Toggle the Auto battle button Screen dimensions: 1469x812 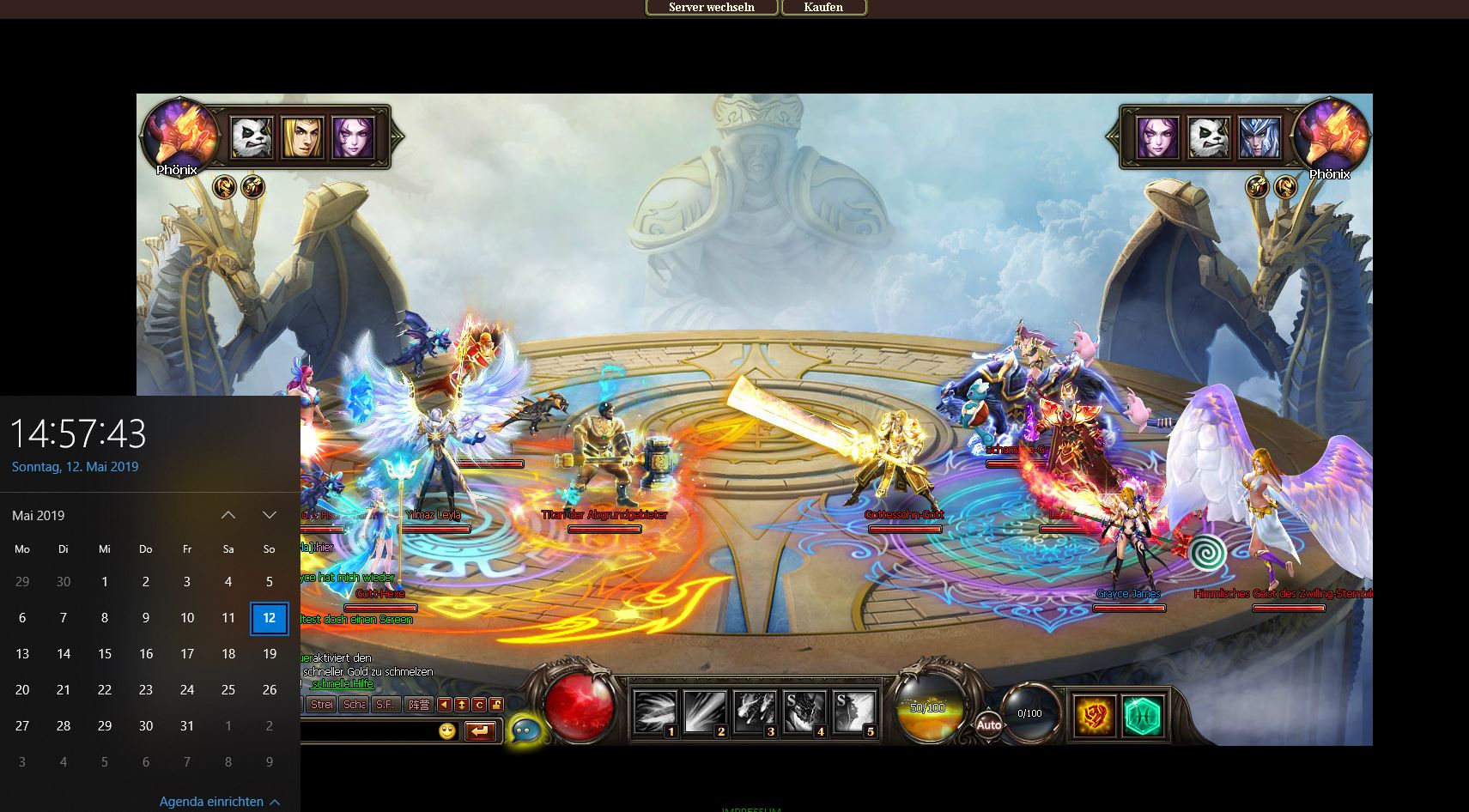point(988,724)
